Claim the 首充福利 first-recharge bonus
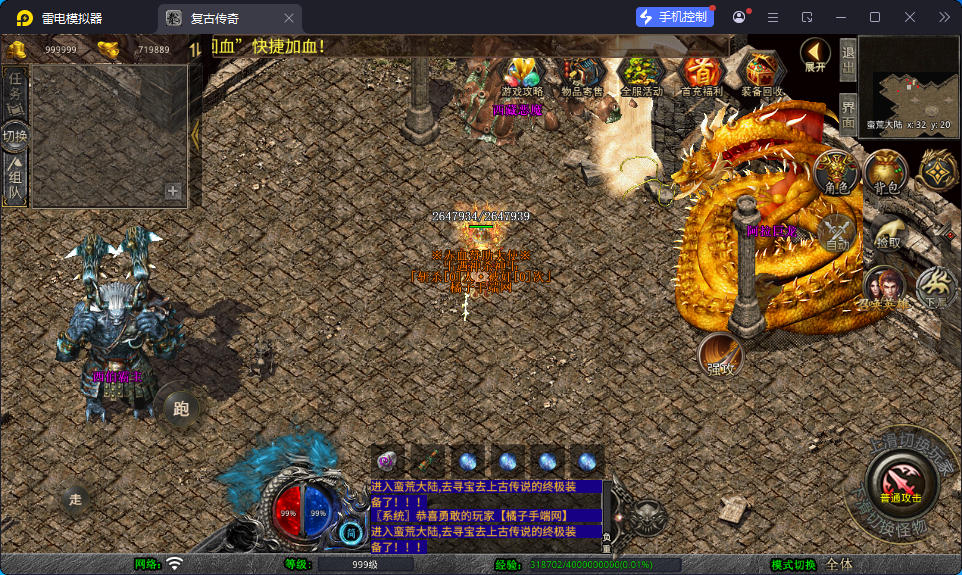 click(702, 75)
